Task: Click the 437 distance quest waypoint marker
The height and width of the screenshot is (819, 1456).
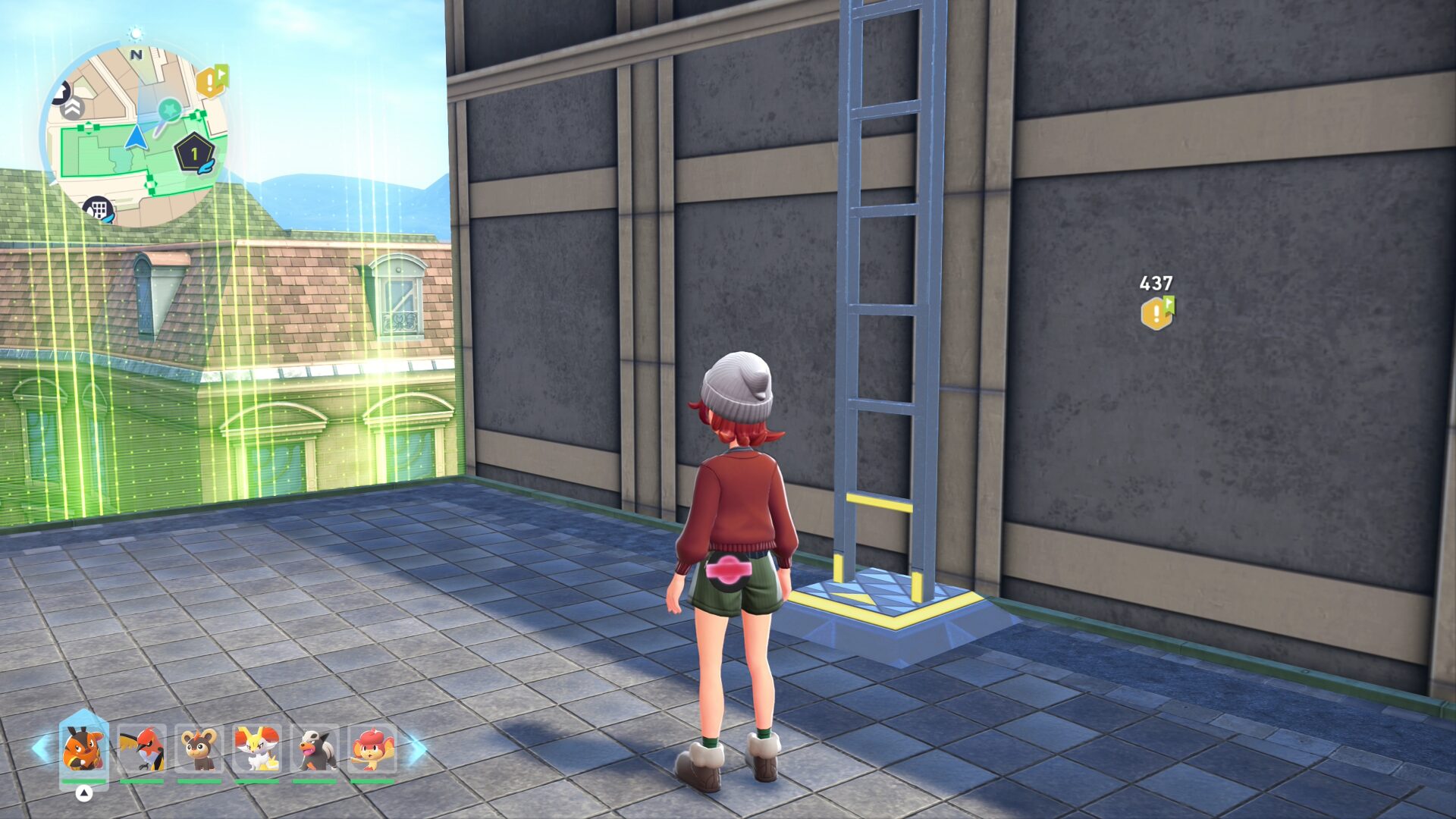Action: pos(1156,312)
